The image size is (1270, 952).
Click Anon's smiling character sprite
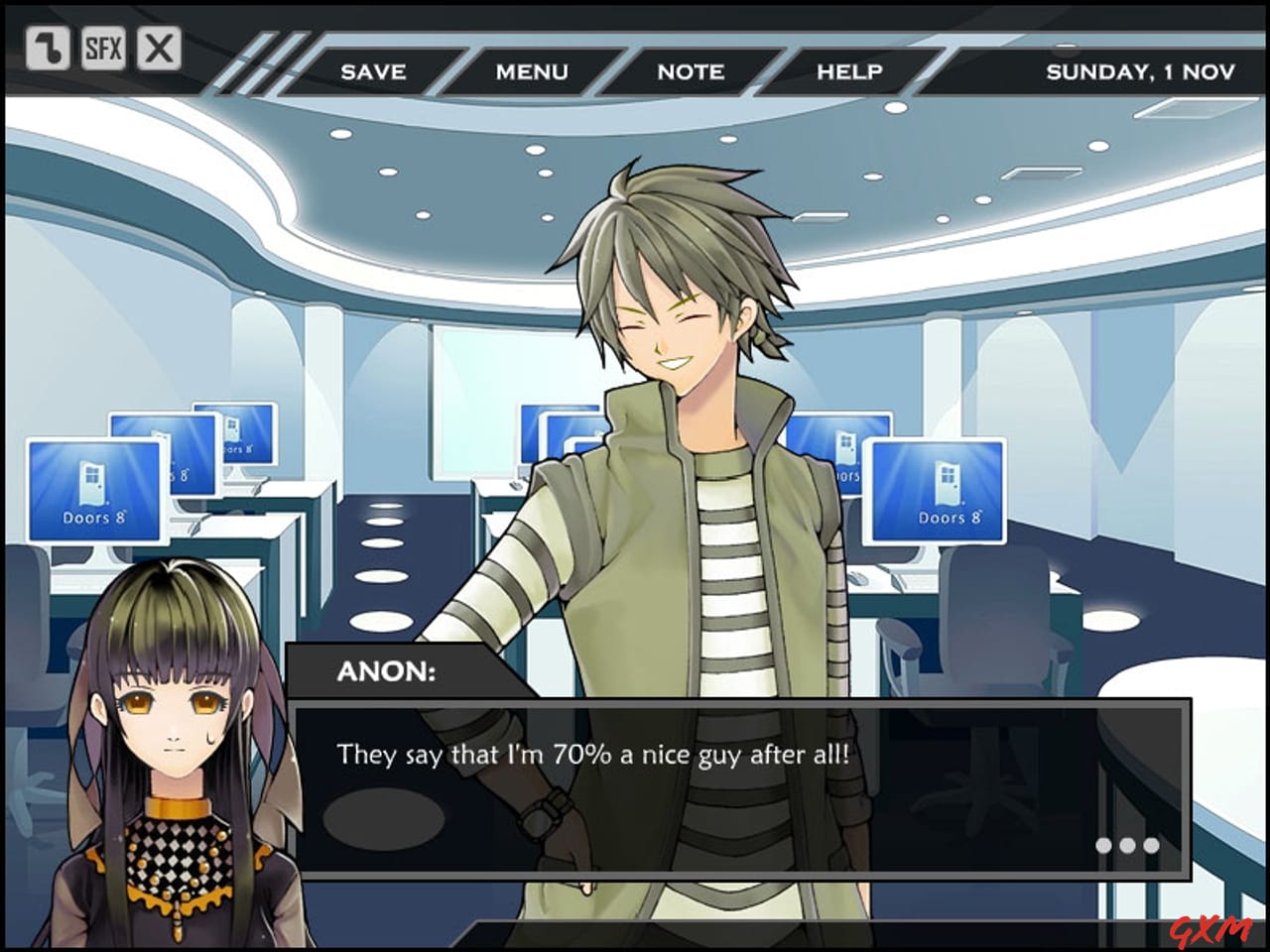pyautogui.click(x=685, y=347)
